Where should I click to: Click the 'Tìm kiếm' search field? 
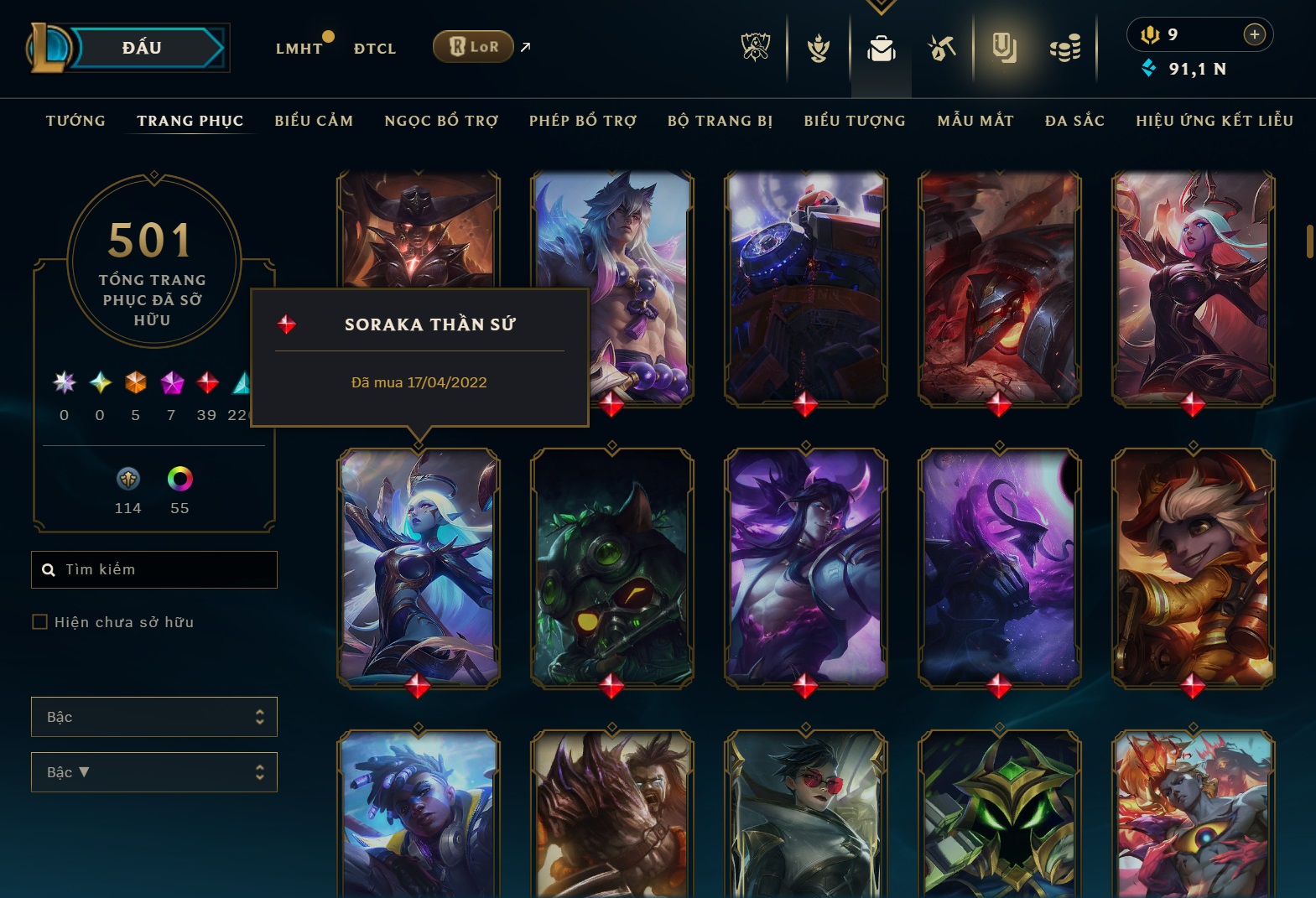[x=154, y=569]
